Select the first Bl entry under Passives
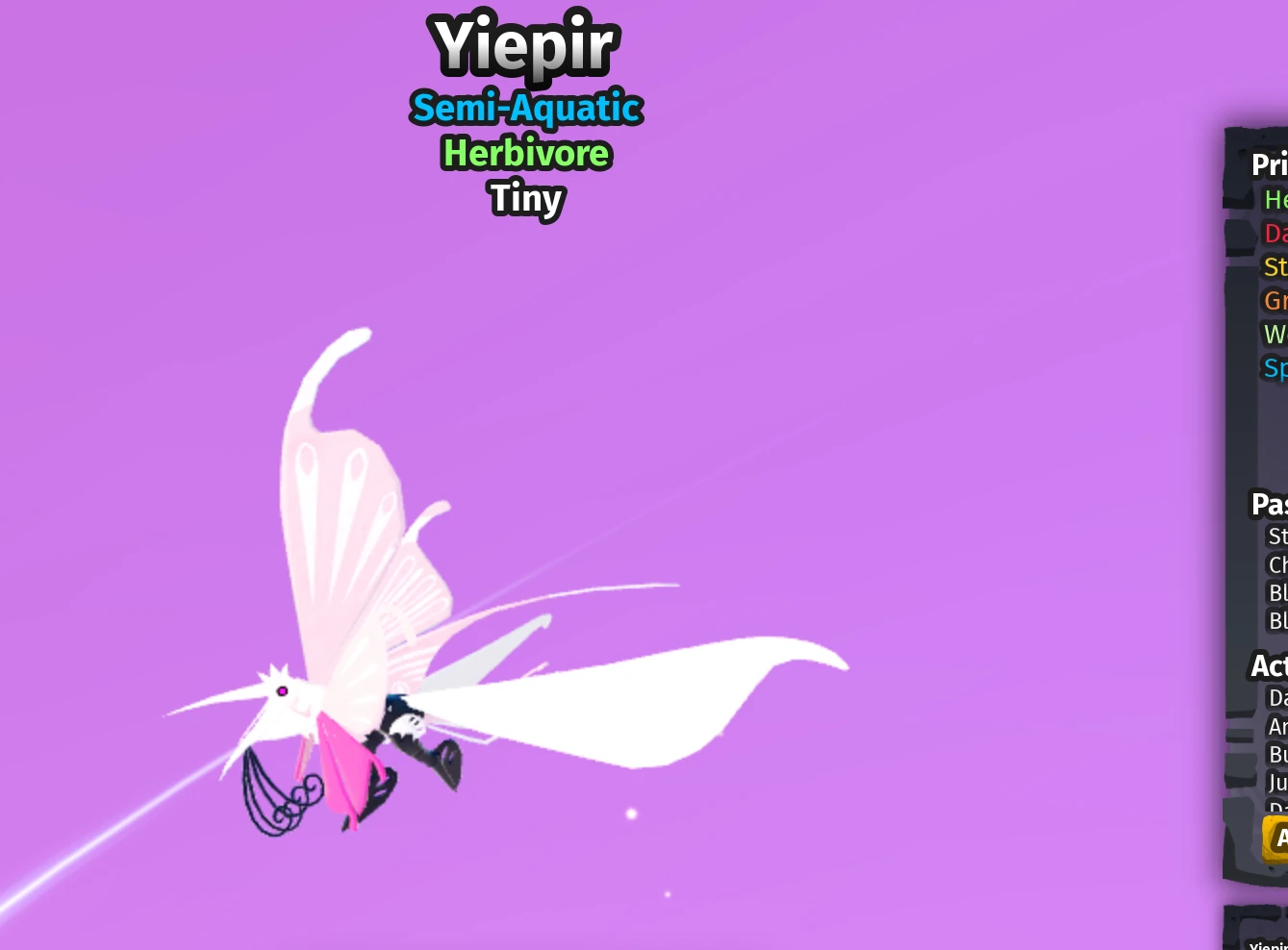 (x=1277, y=593)
